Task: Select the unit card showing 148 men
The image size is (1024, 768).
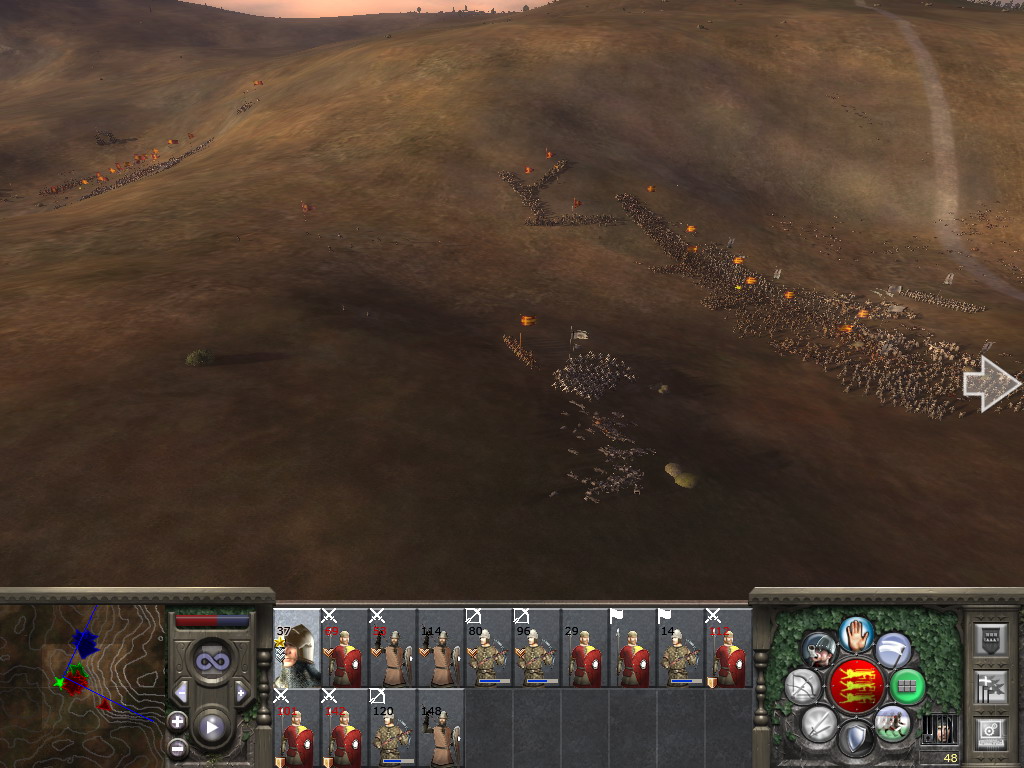Action: pyautogui.click(x=441, y=728)
